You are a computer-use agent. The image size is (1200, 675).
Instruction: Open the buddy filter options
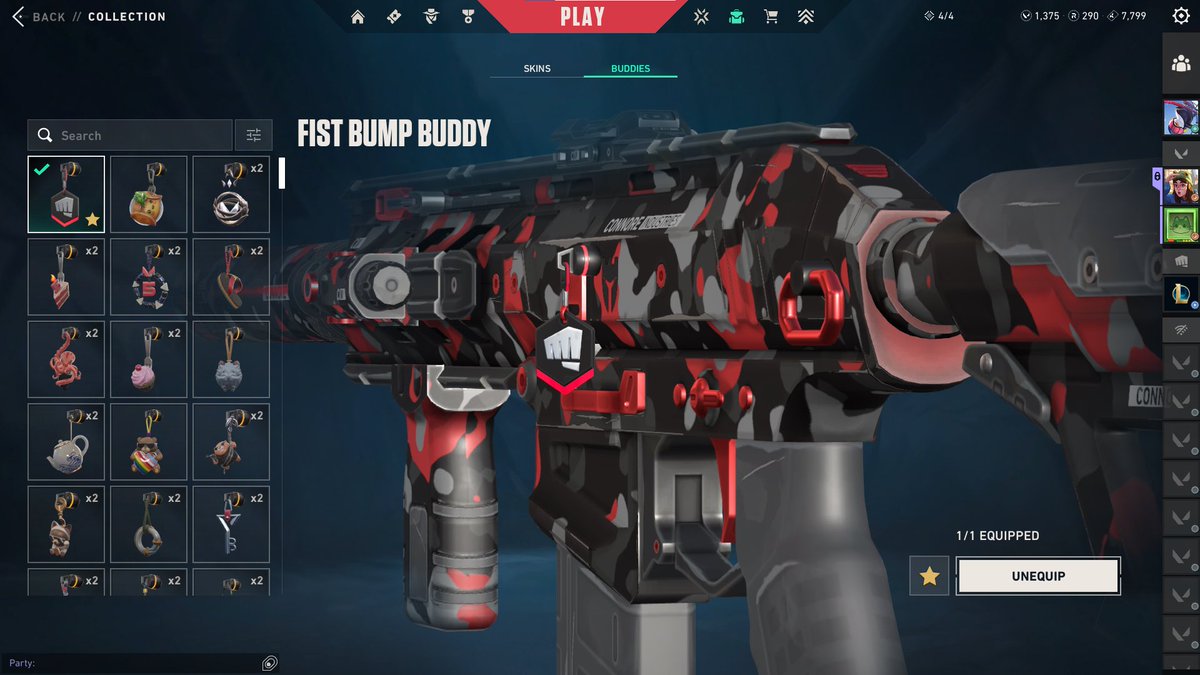[x=254, y=135]
